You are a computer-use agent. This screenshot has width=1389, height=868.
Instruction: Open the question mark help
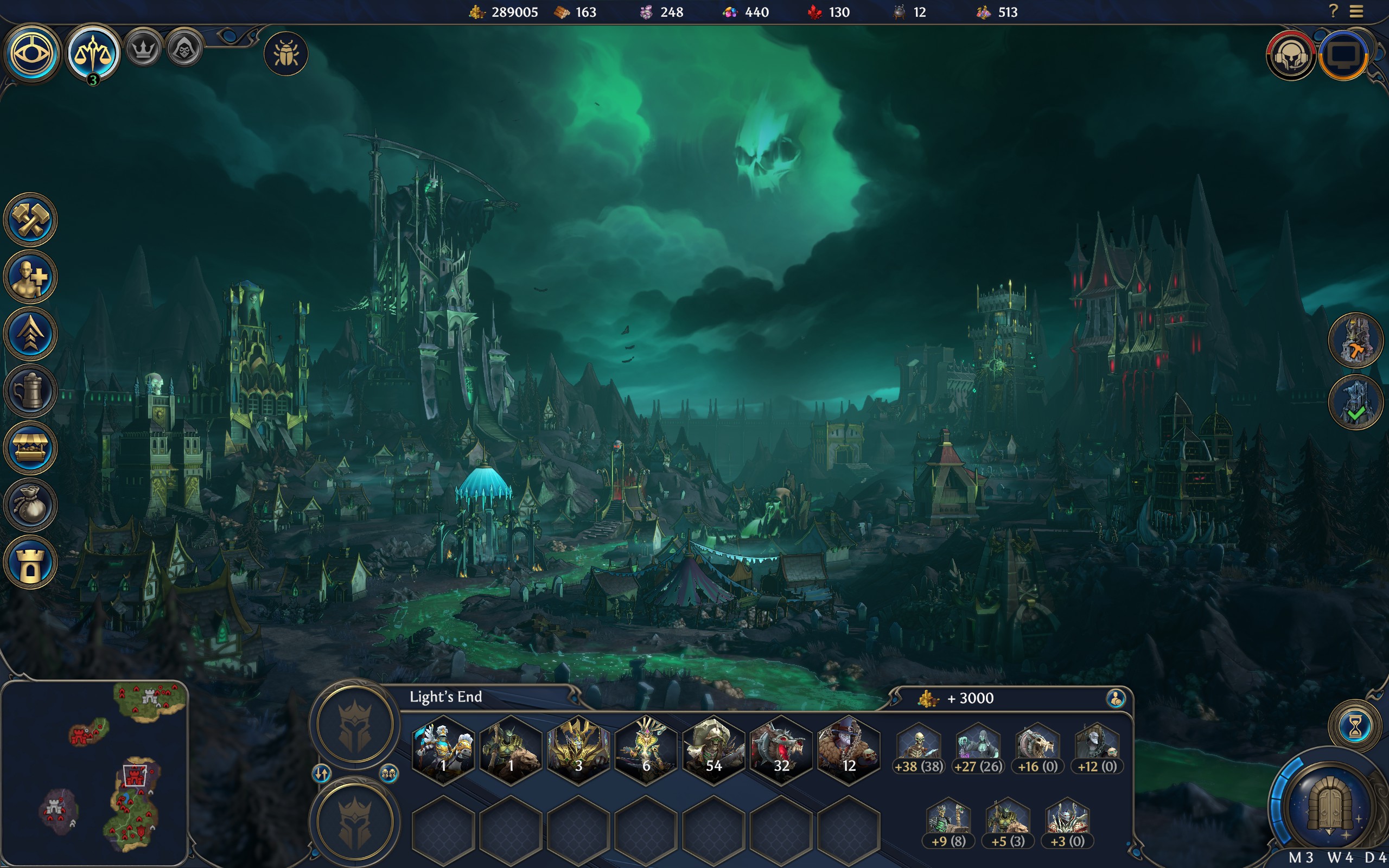point(1333,11)
